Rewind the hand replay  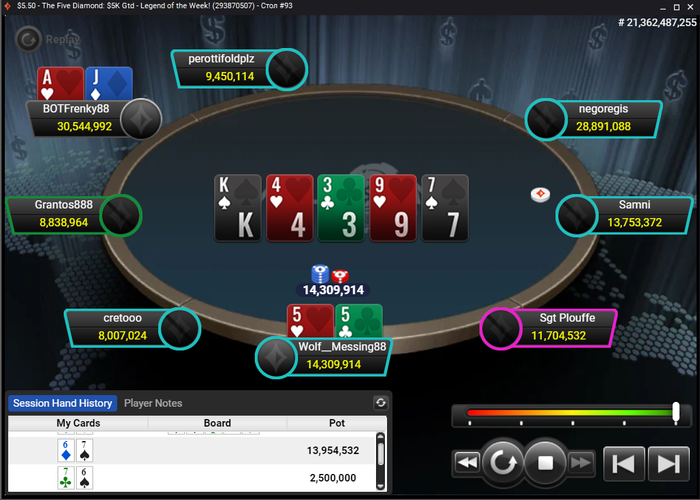466,463
